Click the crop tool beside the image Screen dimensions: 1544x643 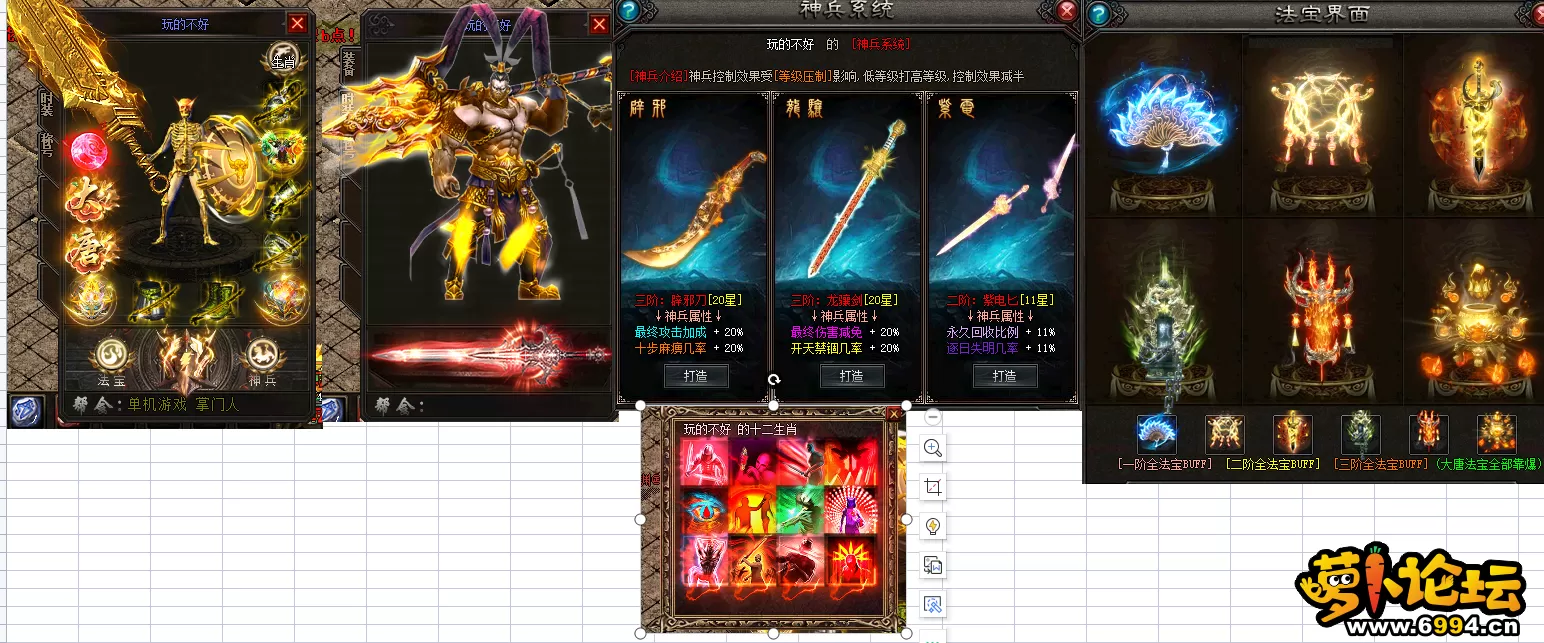(x=933, y=487)
